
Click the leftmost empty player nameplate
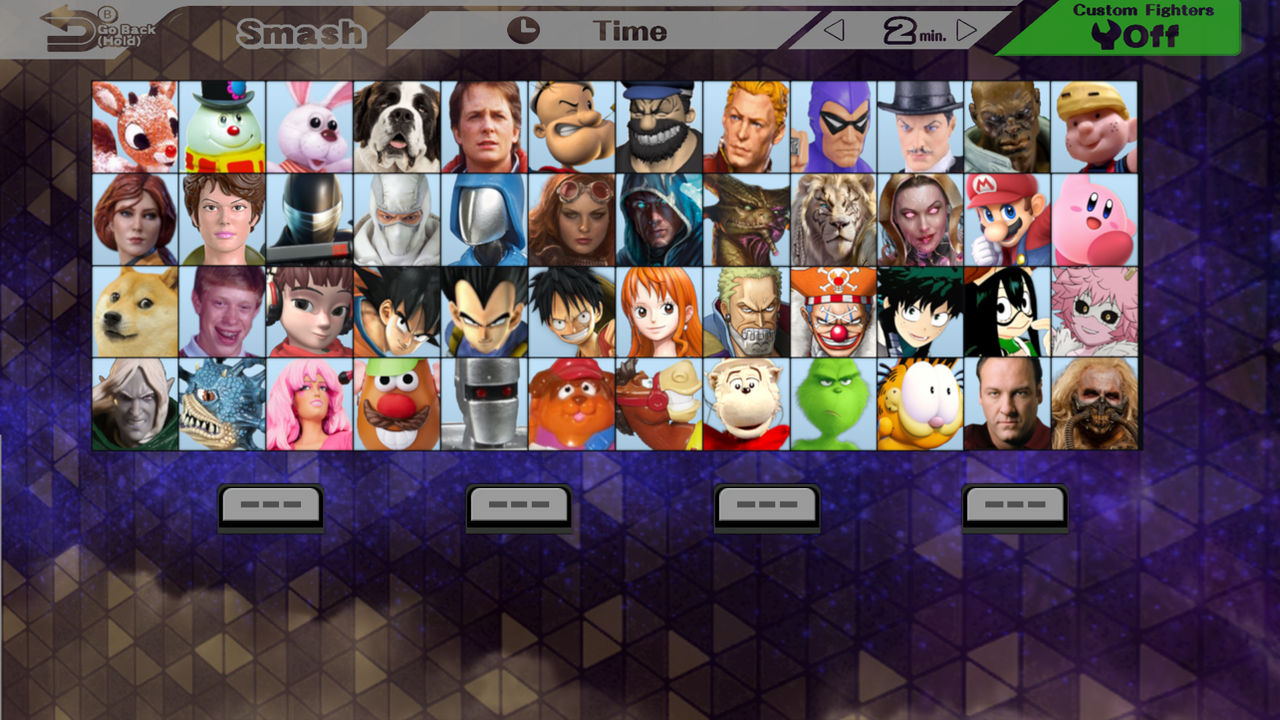click(270, 505)
